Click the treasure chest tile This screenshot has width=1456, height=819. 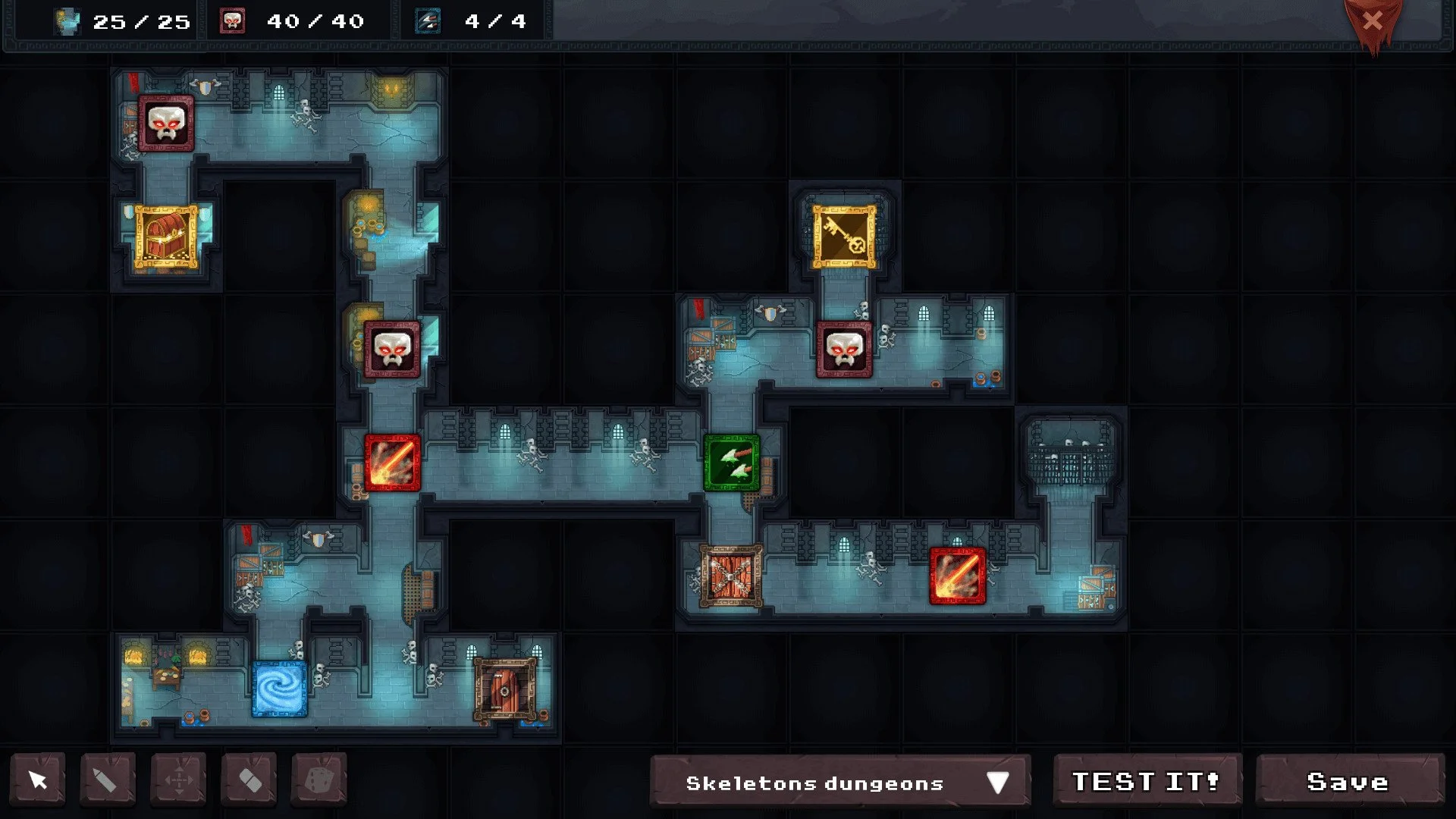tap(166, 235)
